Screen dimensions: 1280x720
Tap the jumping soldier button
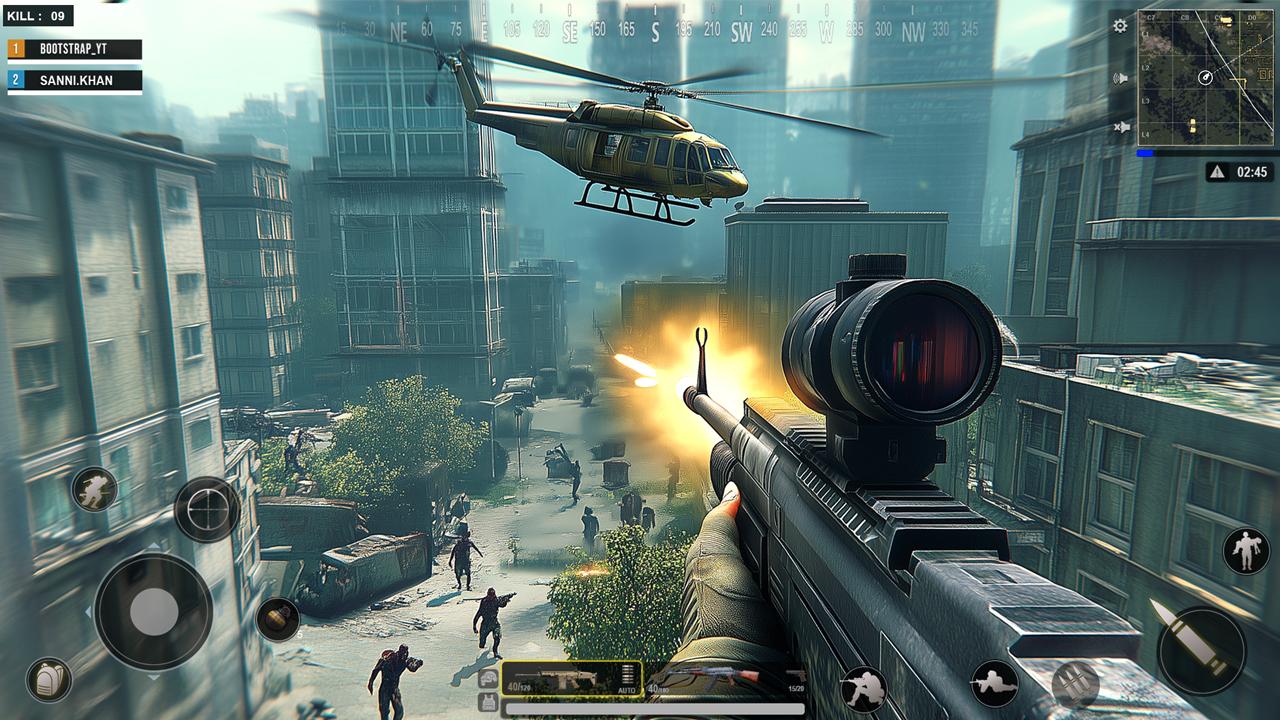pos(1247,551)
